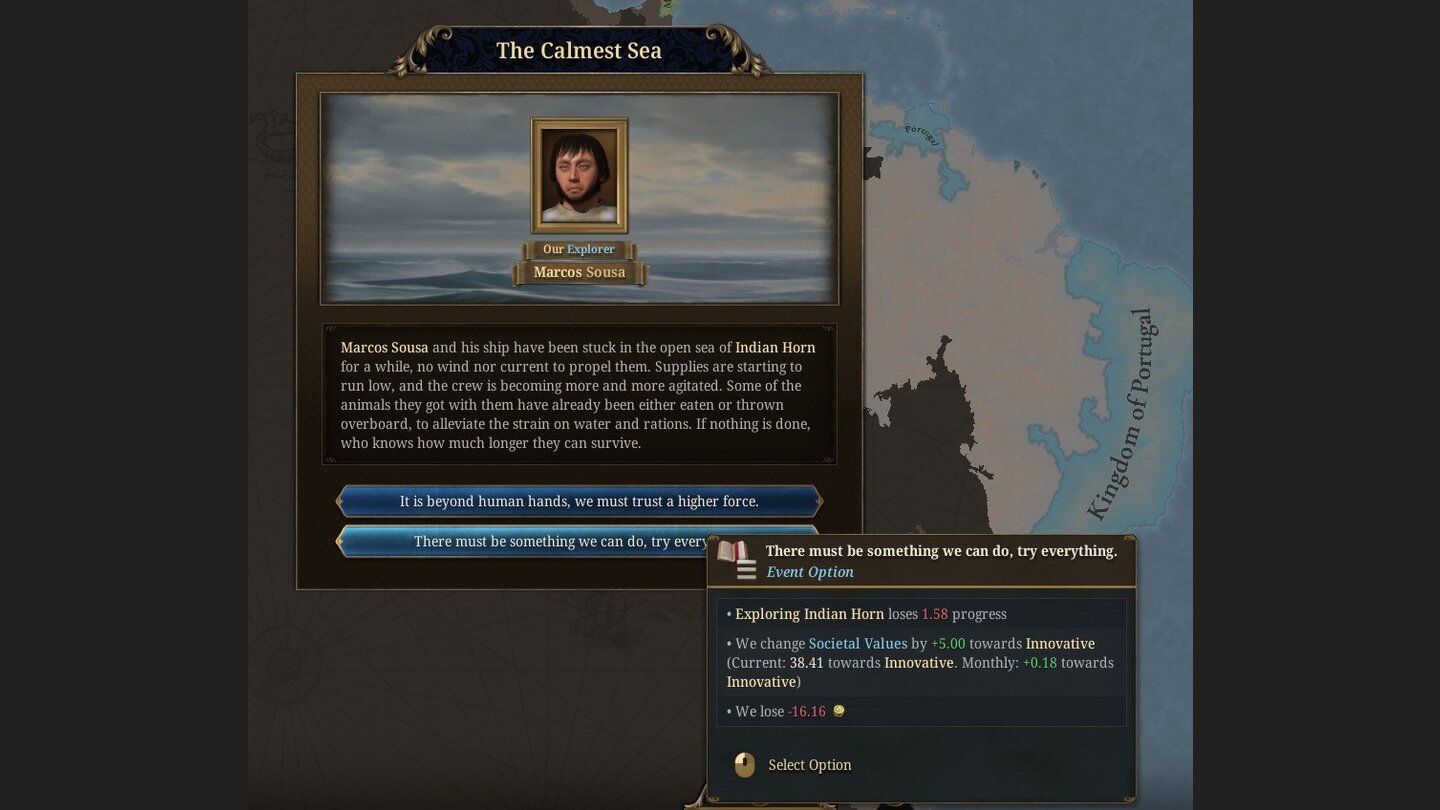The height and width of the screenshot is (810, 1440).
Task: Click the bold Marcos Sousa name in the description
Action: [x=384, y=347]
